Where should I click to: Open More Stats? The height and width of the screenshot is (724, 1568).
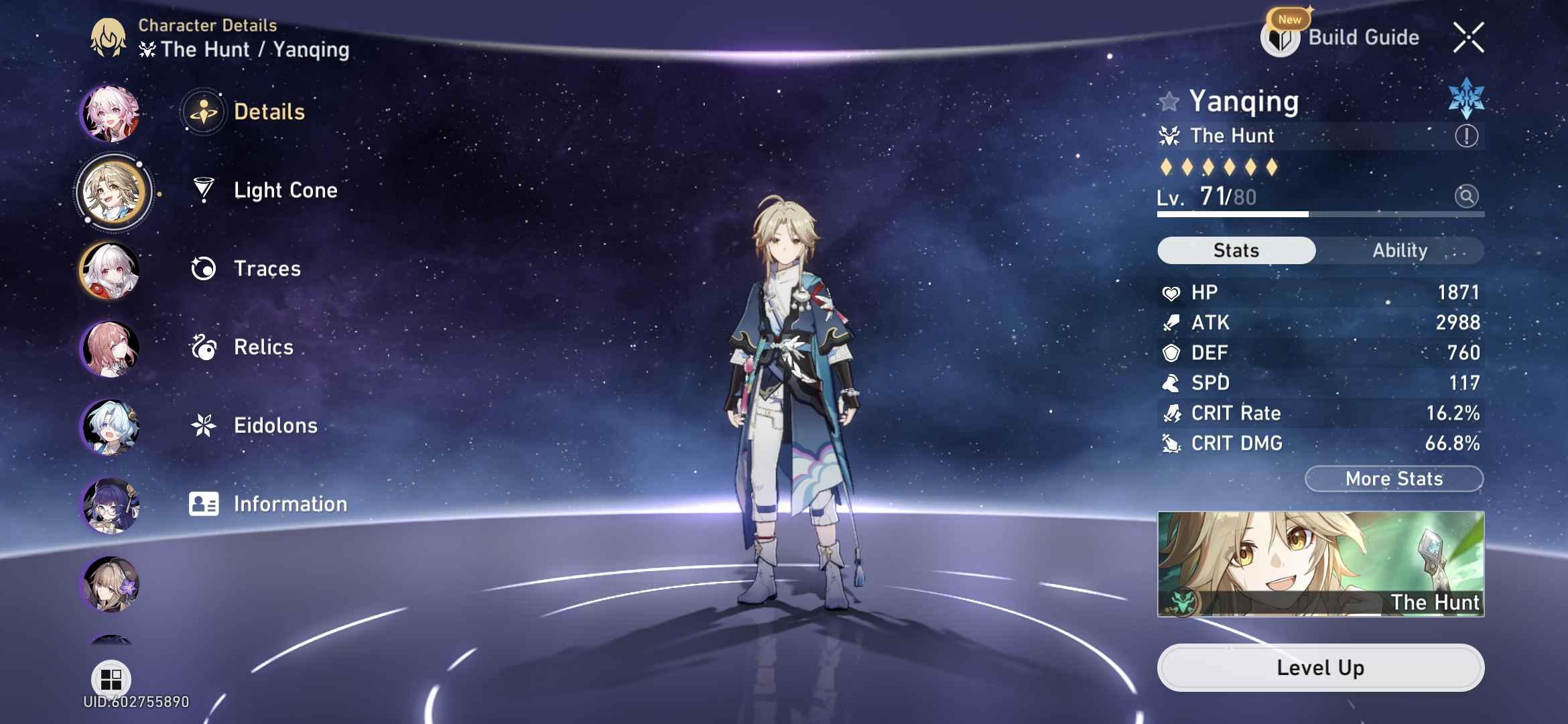(x=1394, y=478)
